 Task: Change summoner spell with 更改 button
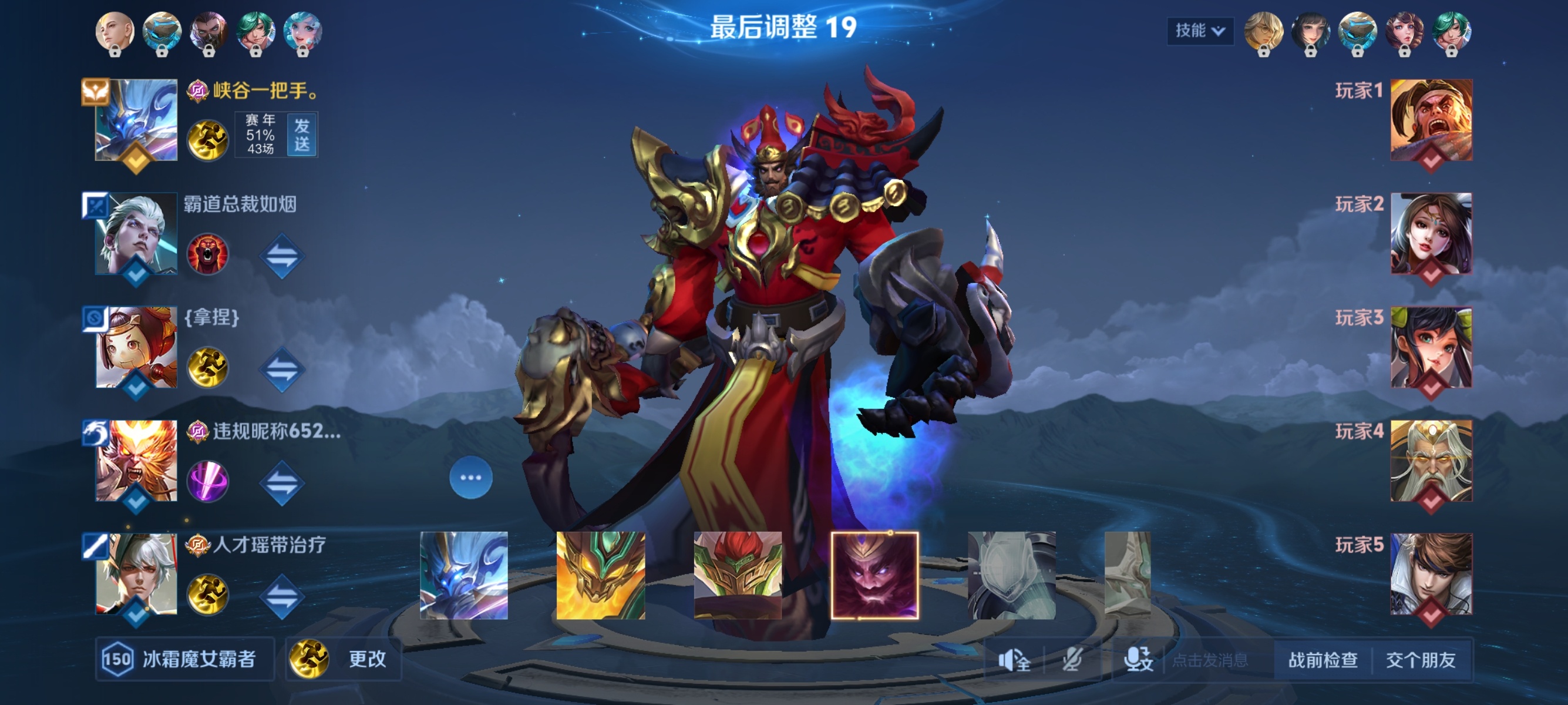[344, 659]
